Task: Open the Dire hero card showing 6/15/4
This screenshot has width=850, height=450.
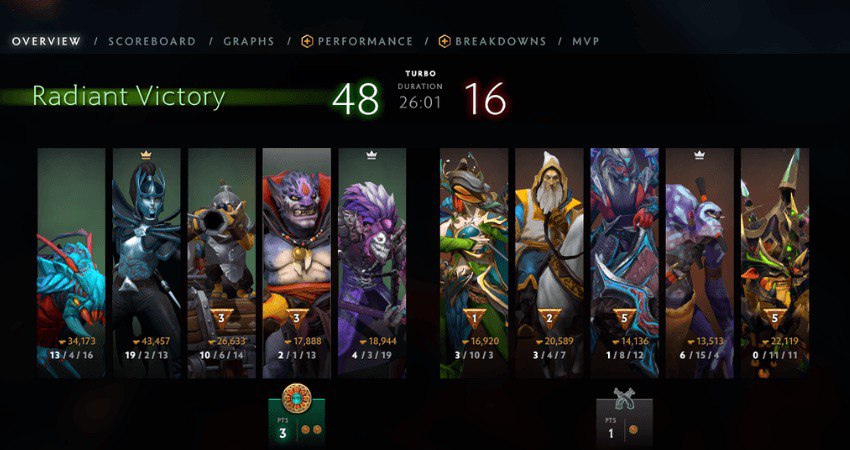Action: click(x=699, y=262)
